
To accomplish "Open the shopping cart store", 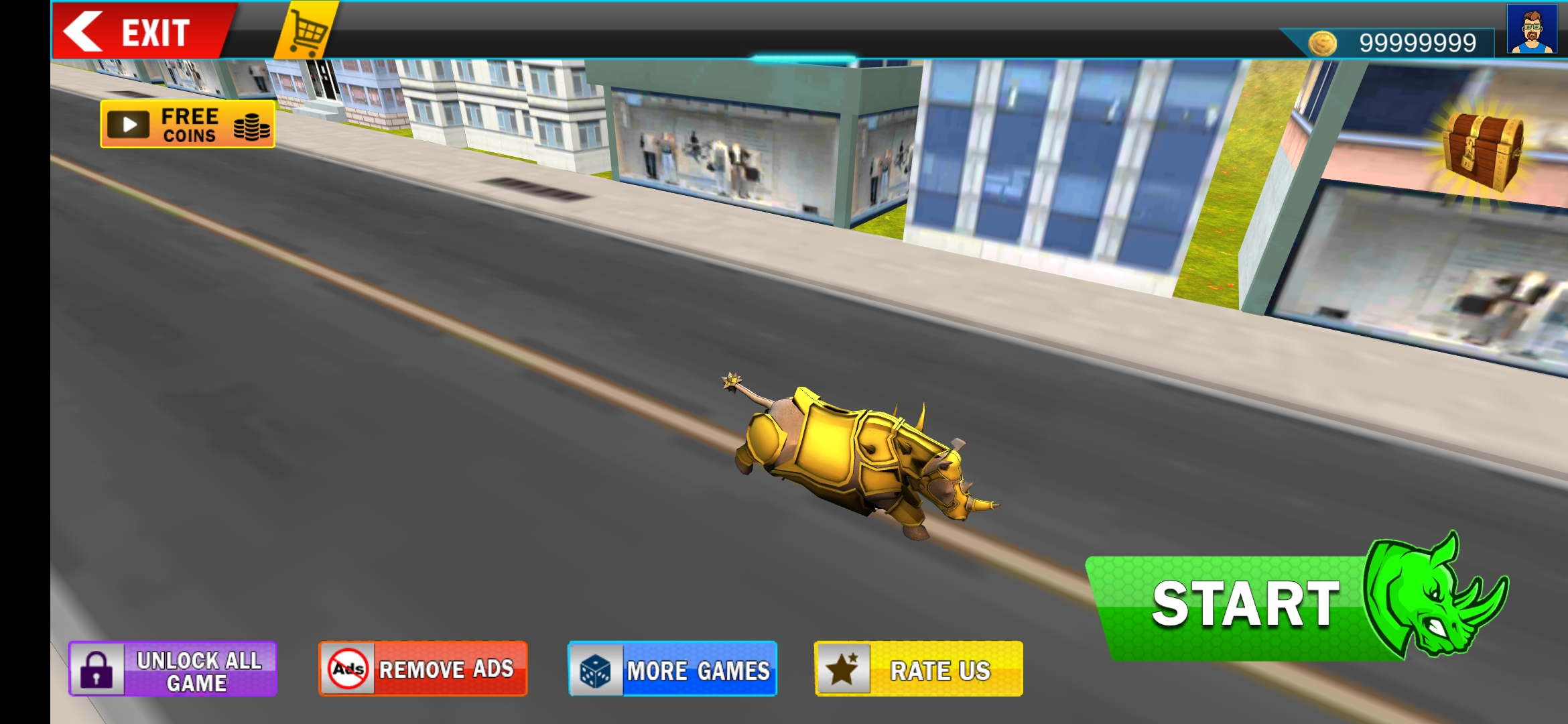I will click(305, 30).
